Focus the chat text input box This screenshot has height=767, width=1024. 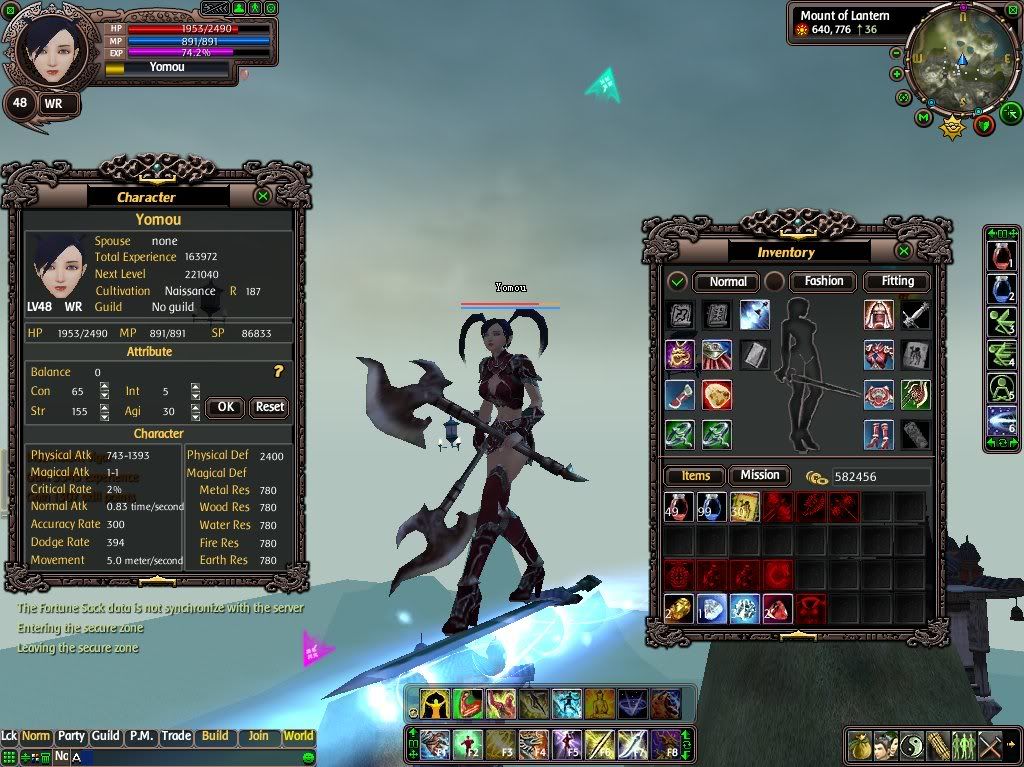(200, 757)
